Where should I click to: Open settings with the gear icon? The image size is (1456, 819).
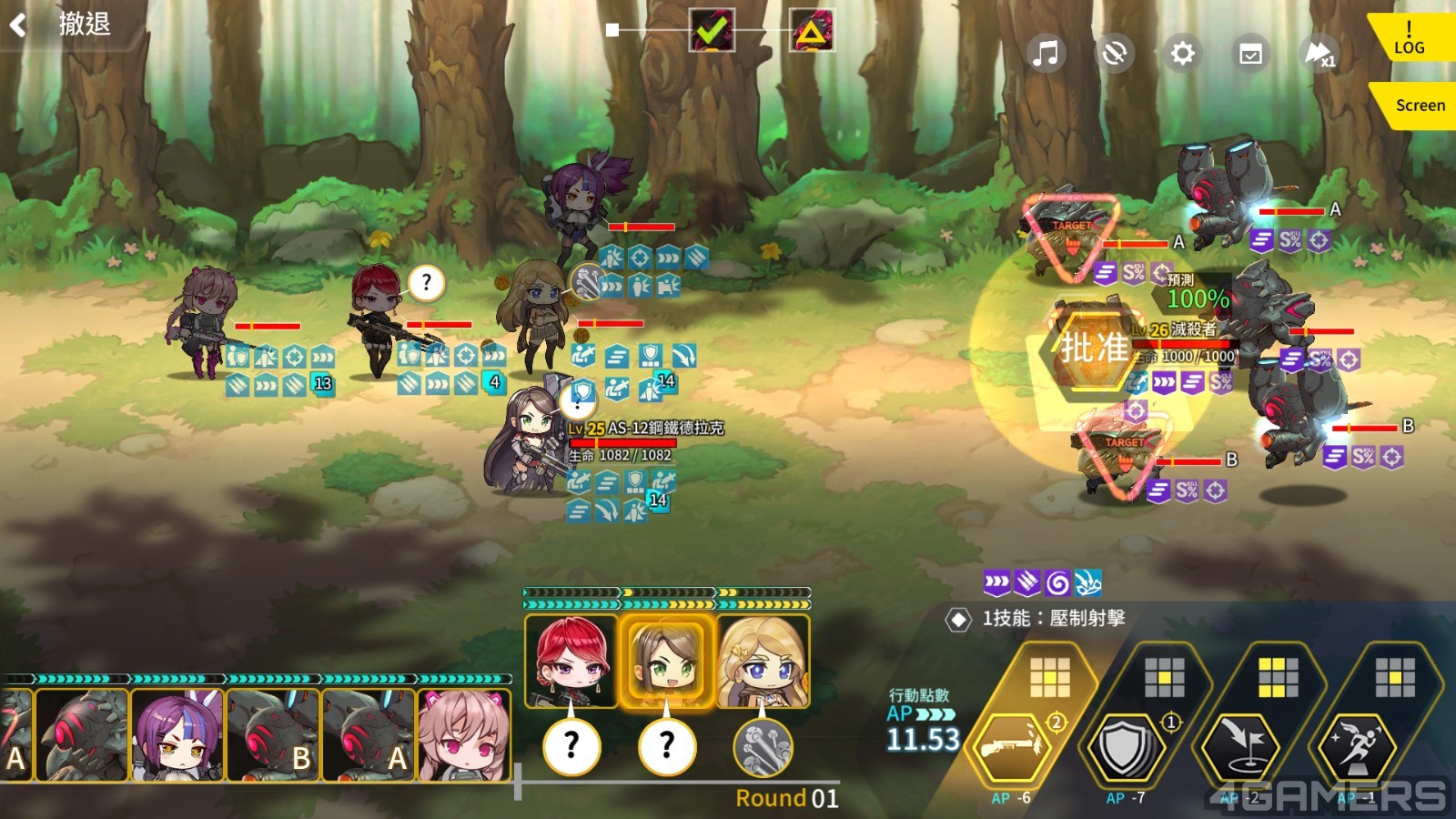pyautogui.click(x=1182, y=54)
